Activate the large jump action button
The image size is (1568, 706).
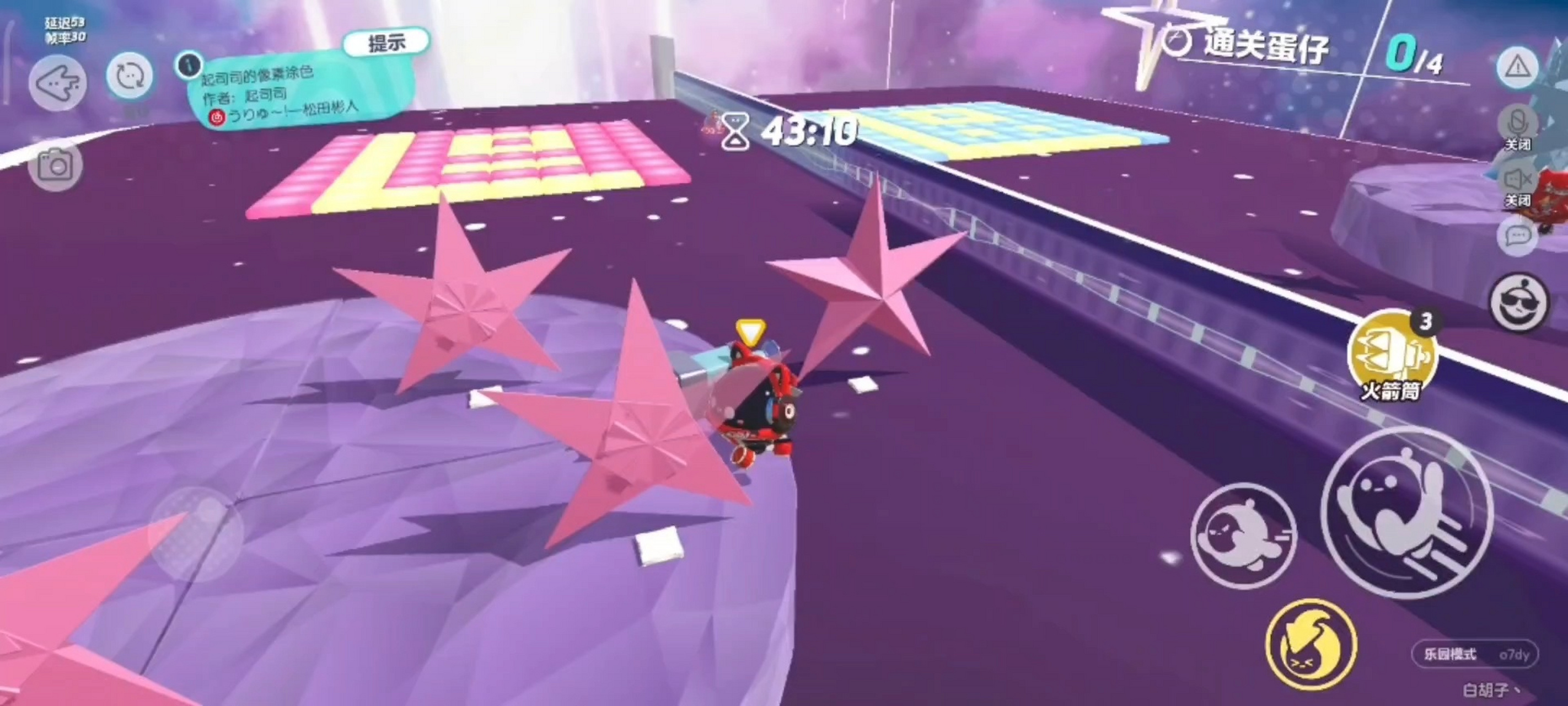[1406, 512]
